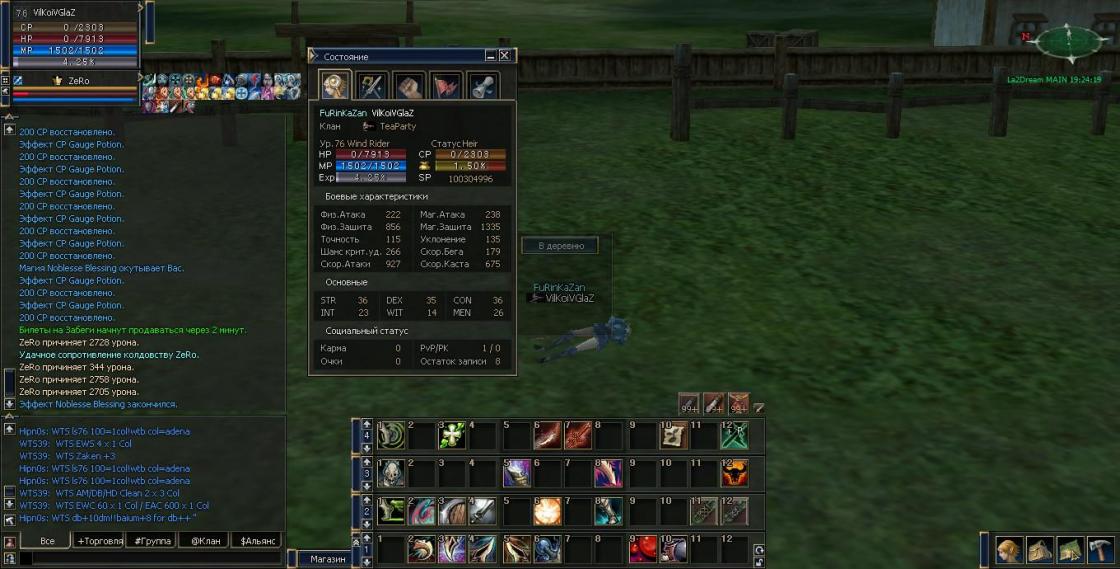This screenshot has height=569, width=1120.
Task: Select the '@Клан' clan chat tab
Action: pos(205,541)
